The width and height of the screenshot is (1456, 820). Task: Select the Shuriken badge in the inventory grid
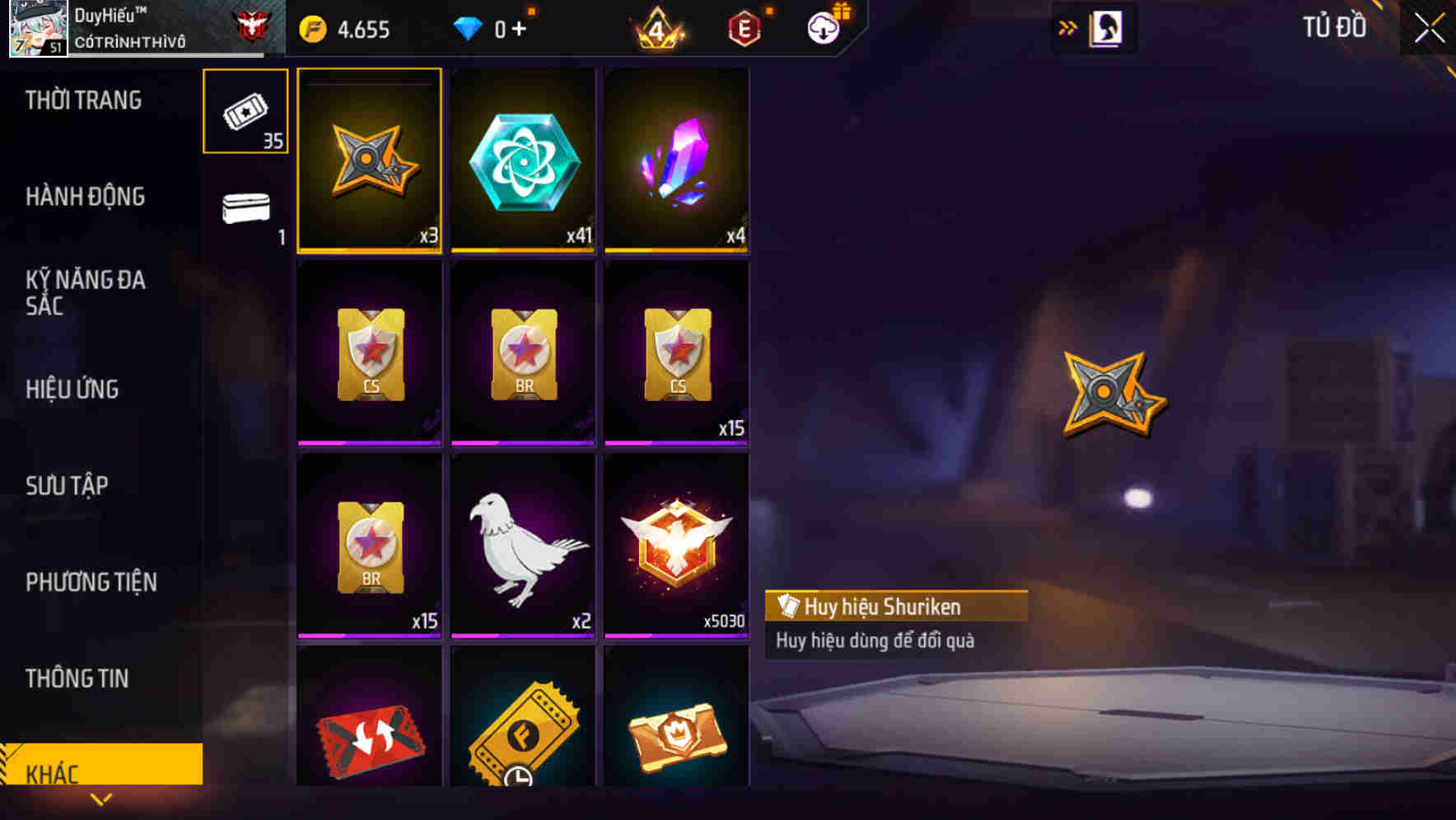pyautogui.click(x=369, y=161)
